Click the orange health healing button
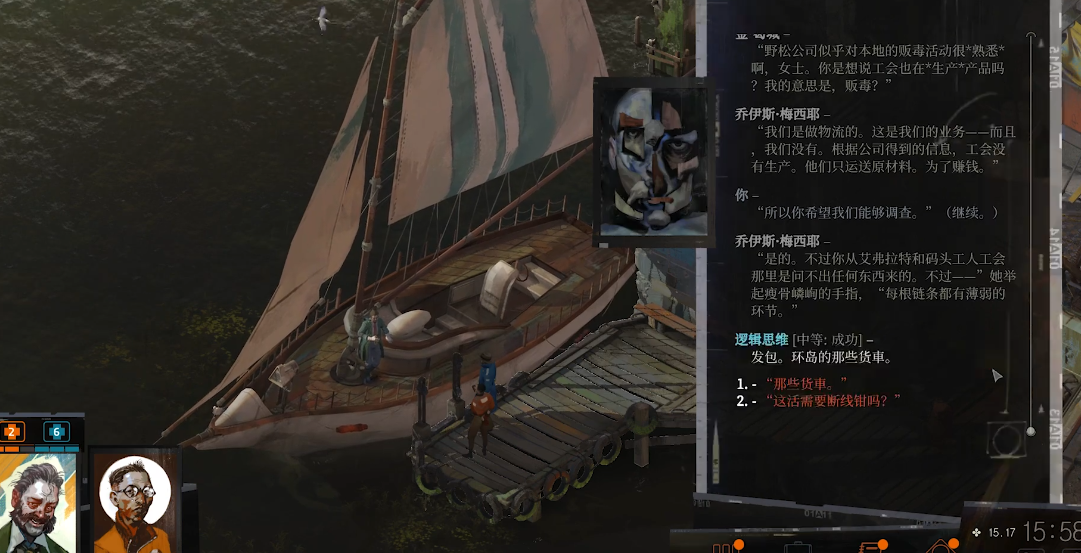Screen dimensions: 1081x553 [13, 432]
